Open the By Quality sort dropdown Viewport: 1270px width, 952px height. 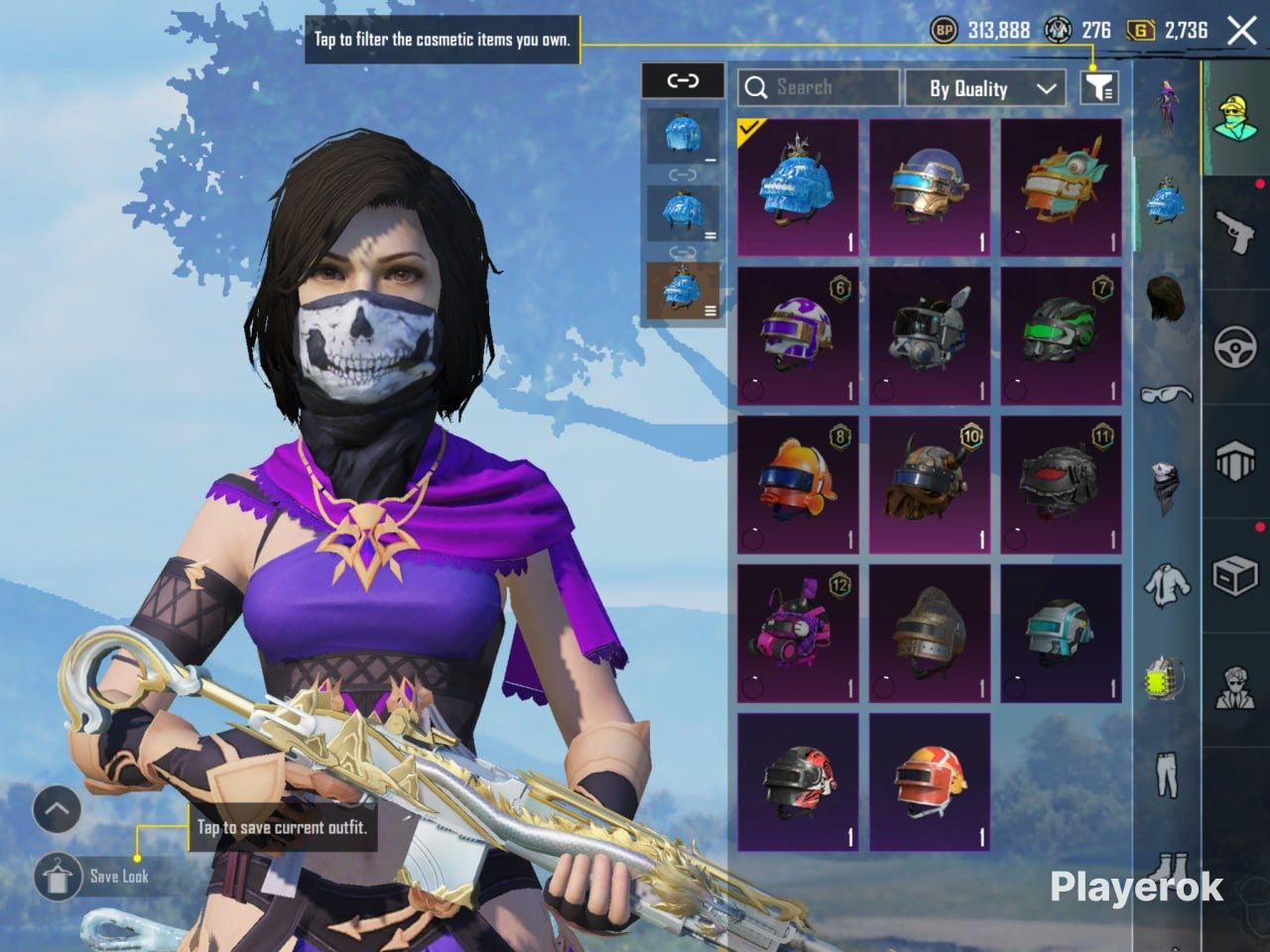pyautogui.click(x=985, y=88)
